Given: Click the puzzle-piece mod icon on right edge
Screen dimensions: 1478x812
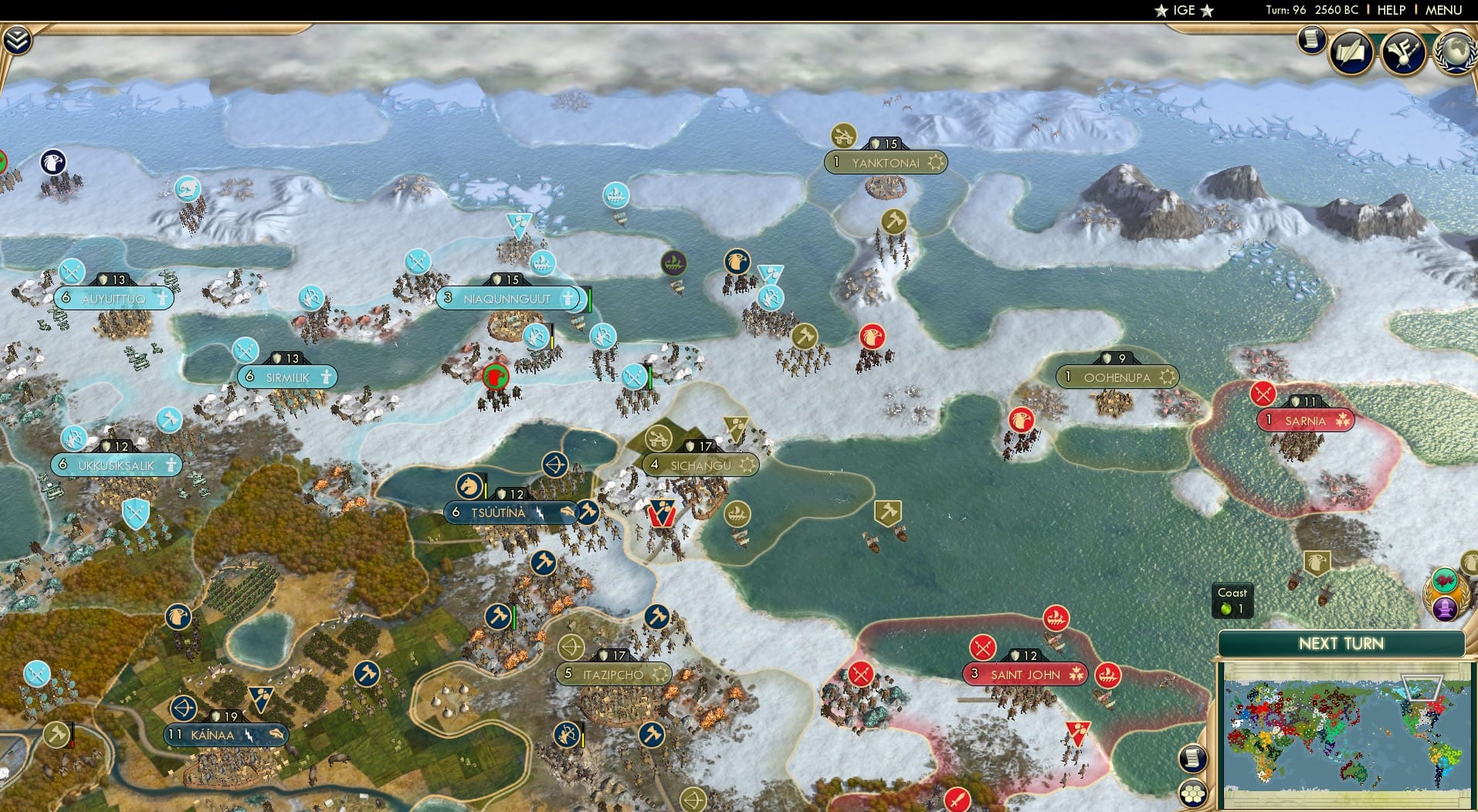Looking at the screenshot, I should pyautogui.click(x=1444, y=580).
